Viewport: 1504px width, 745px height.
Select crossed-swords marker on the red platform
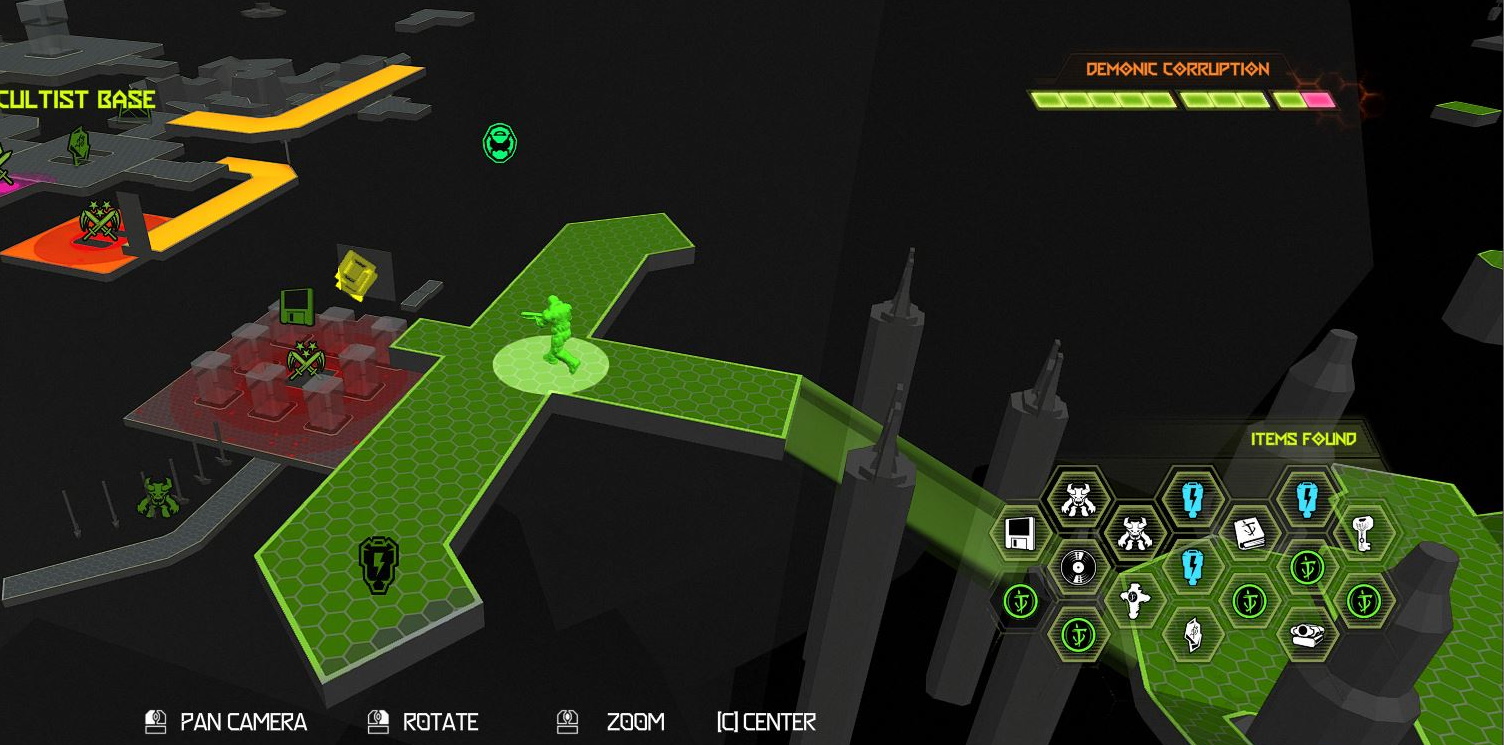point(306,358)
